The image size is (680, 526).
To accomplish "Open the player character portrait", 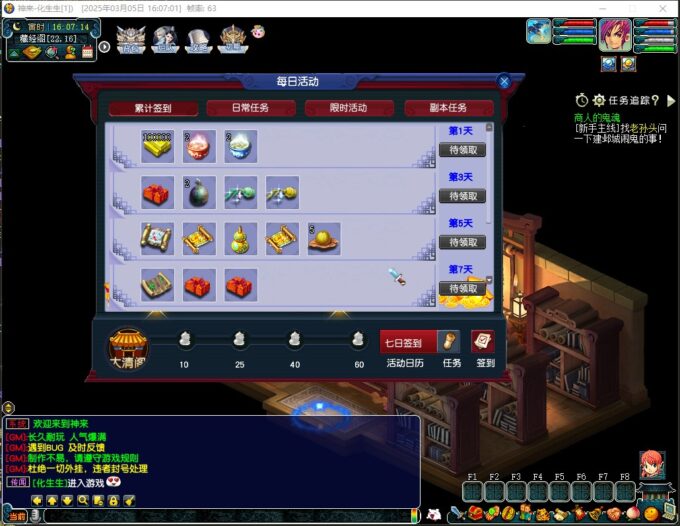I will (x=614, y=35).
